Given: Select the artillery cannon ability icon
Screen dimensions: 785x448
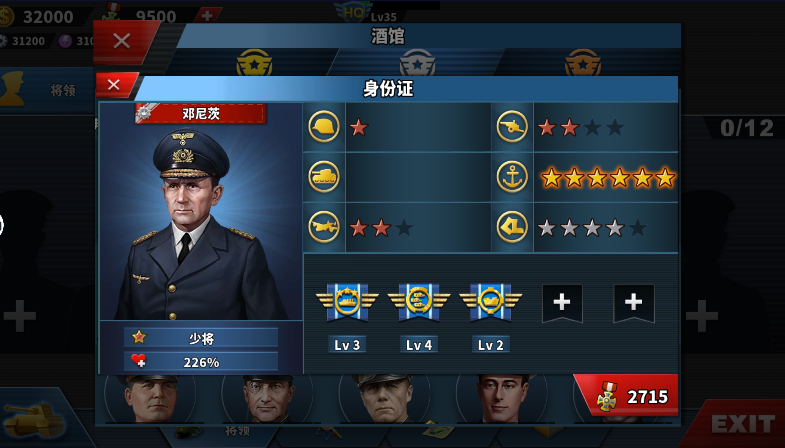Looking at the screenshot, I should click(x=512, y=127).
